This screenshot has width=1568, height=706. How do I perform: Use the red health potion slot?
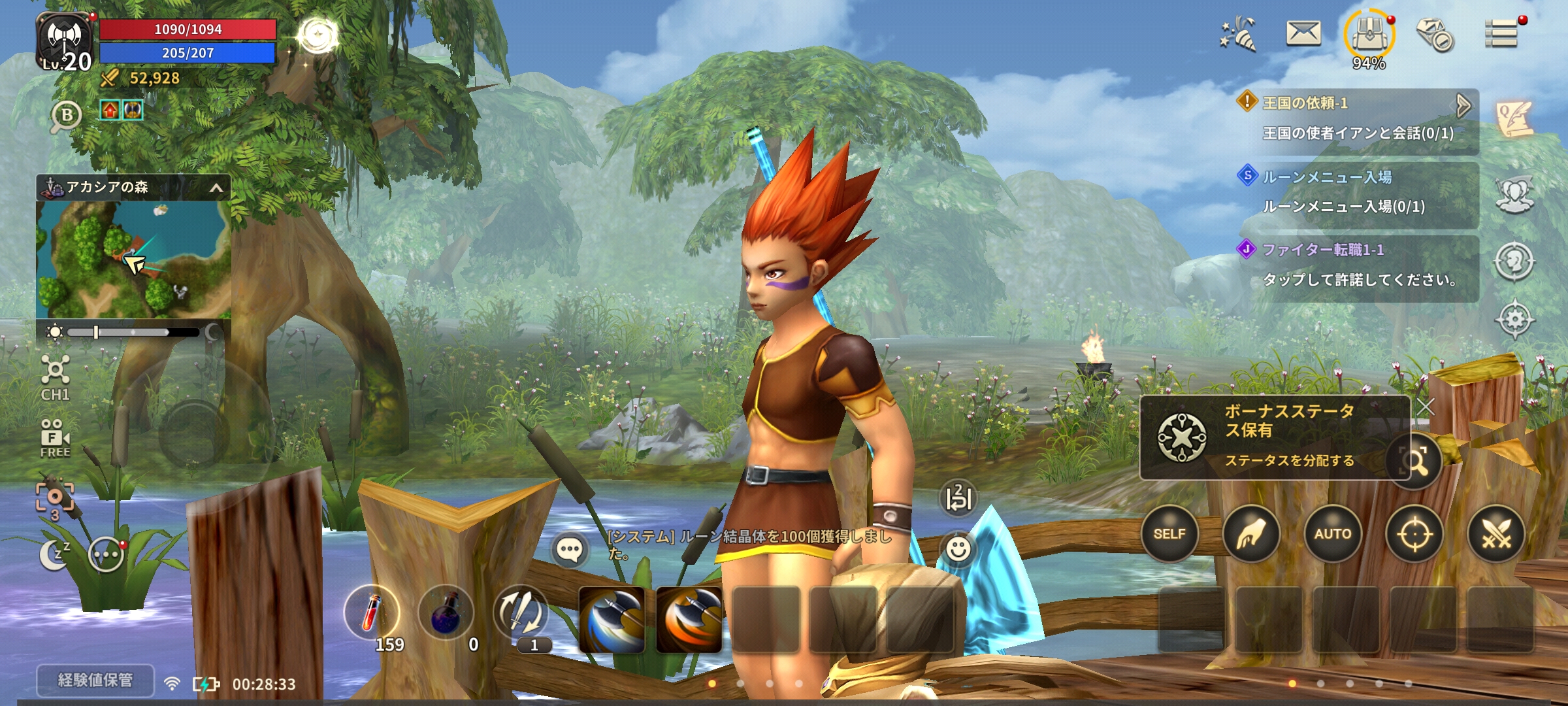(372, 613)
